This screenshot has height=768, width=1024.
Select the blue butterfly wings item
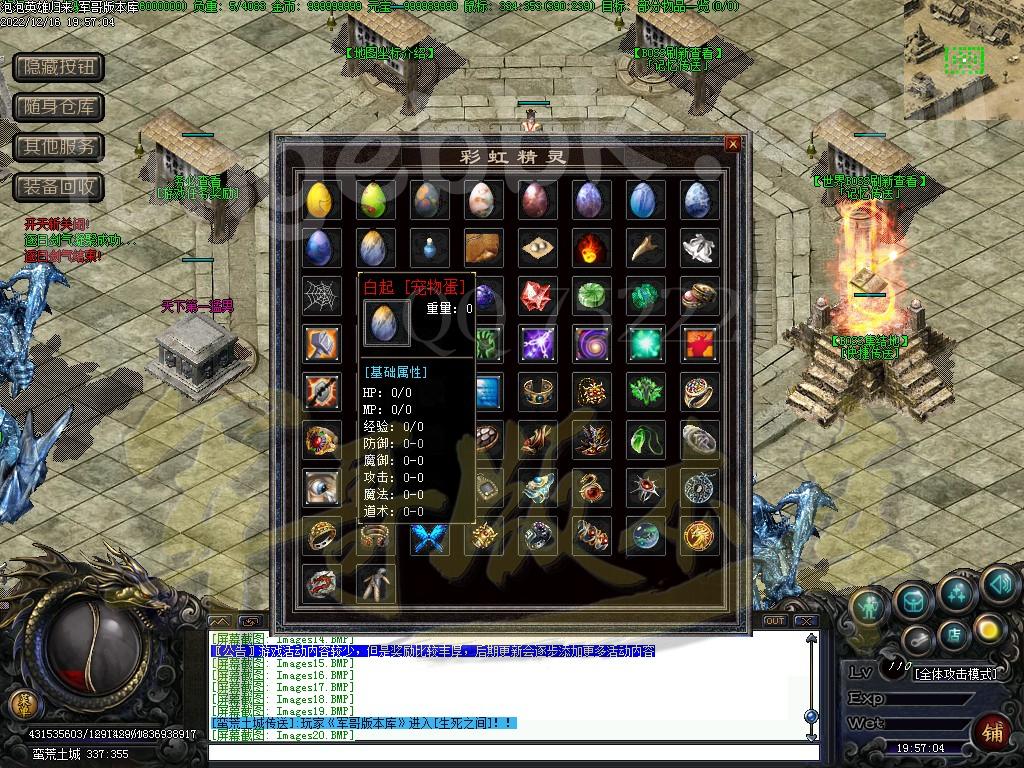click(x=428, y=536)
